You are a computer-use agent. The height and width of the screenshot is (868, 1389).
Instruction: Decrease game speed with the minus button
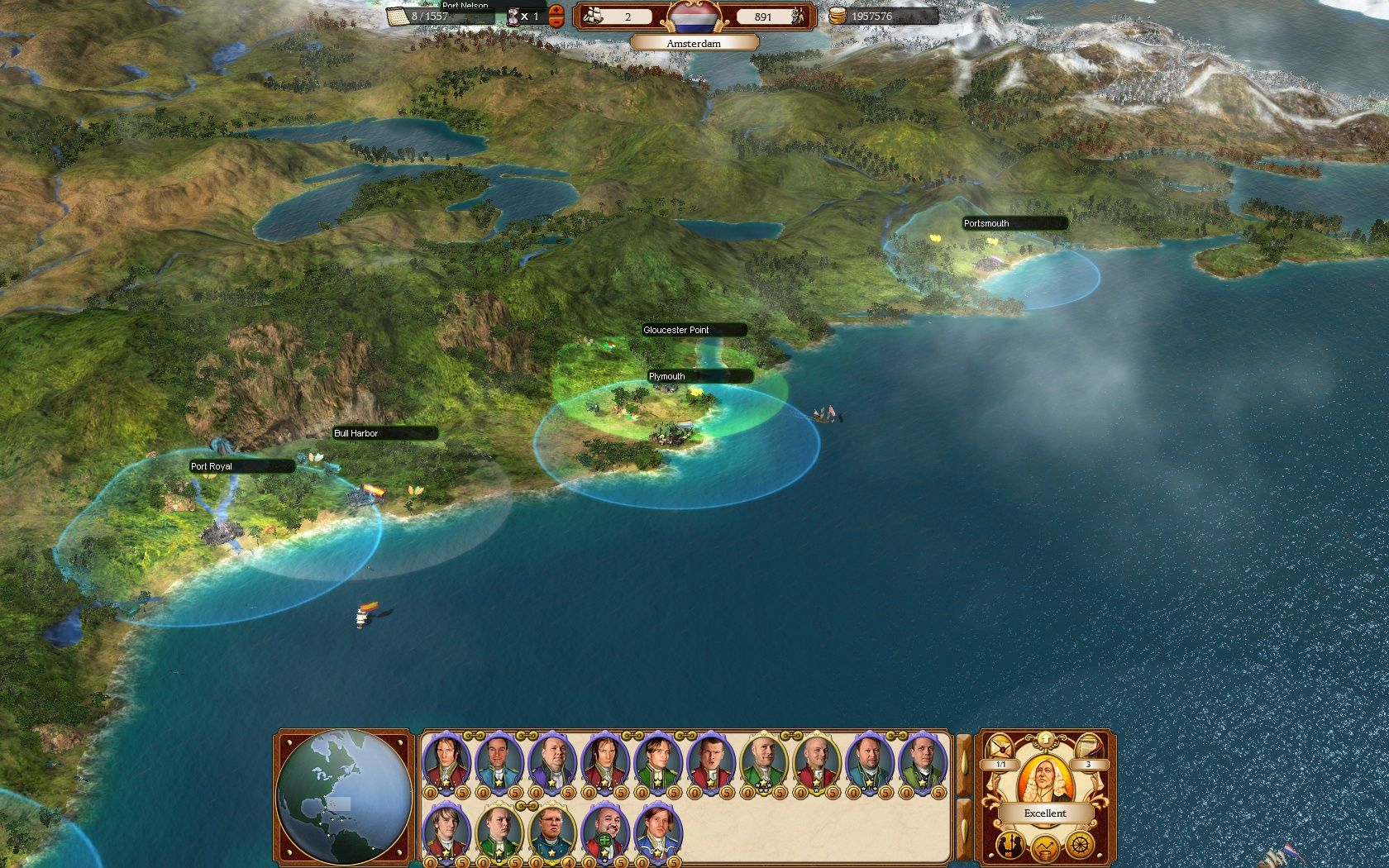tap(556, 21)
